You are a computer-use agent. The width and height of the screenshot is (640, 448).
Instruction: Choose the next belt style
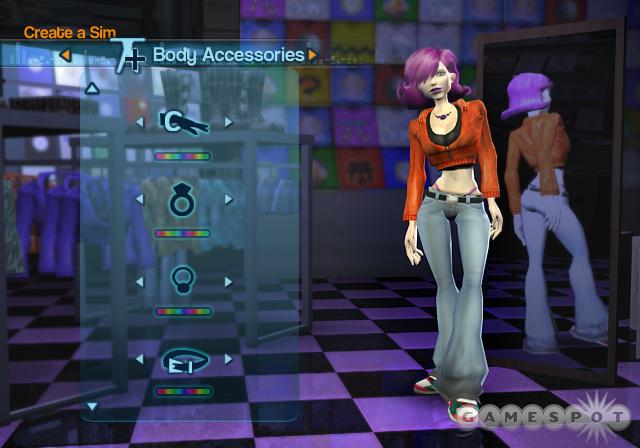click(x=228, y=358)
